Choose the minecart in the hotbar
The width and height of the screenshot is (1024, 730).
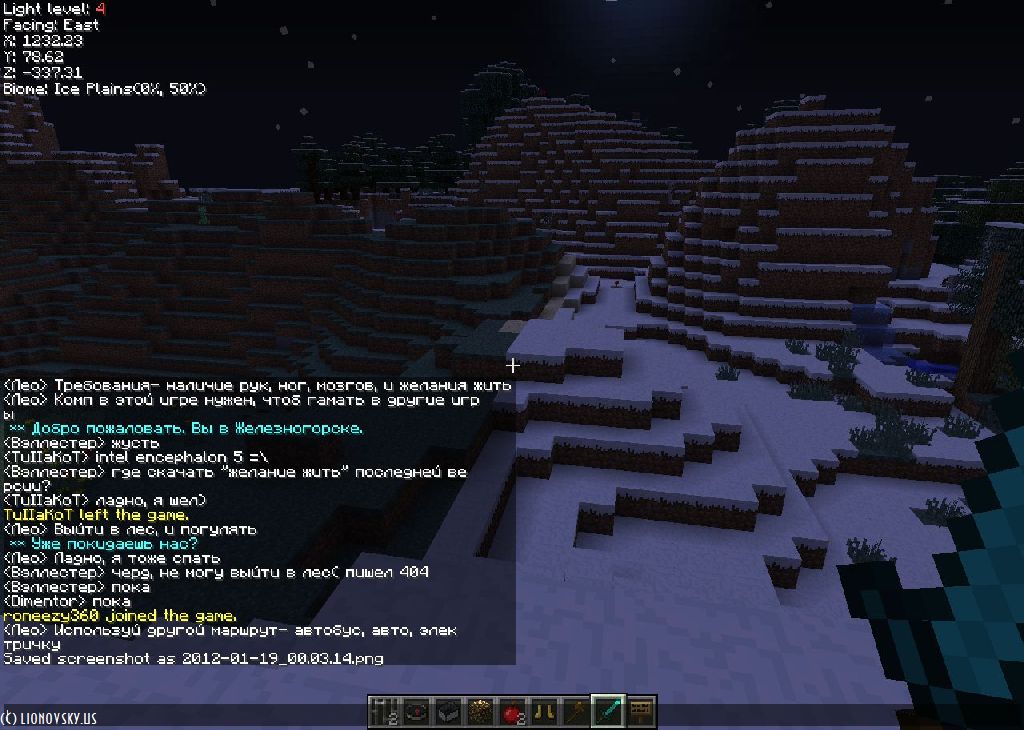[x=447, y=711]
